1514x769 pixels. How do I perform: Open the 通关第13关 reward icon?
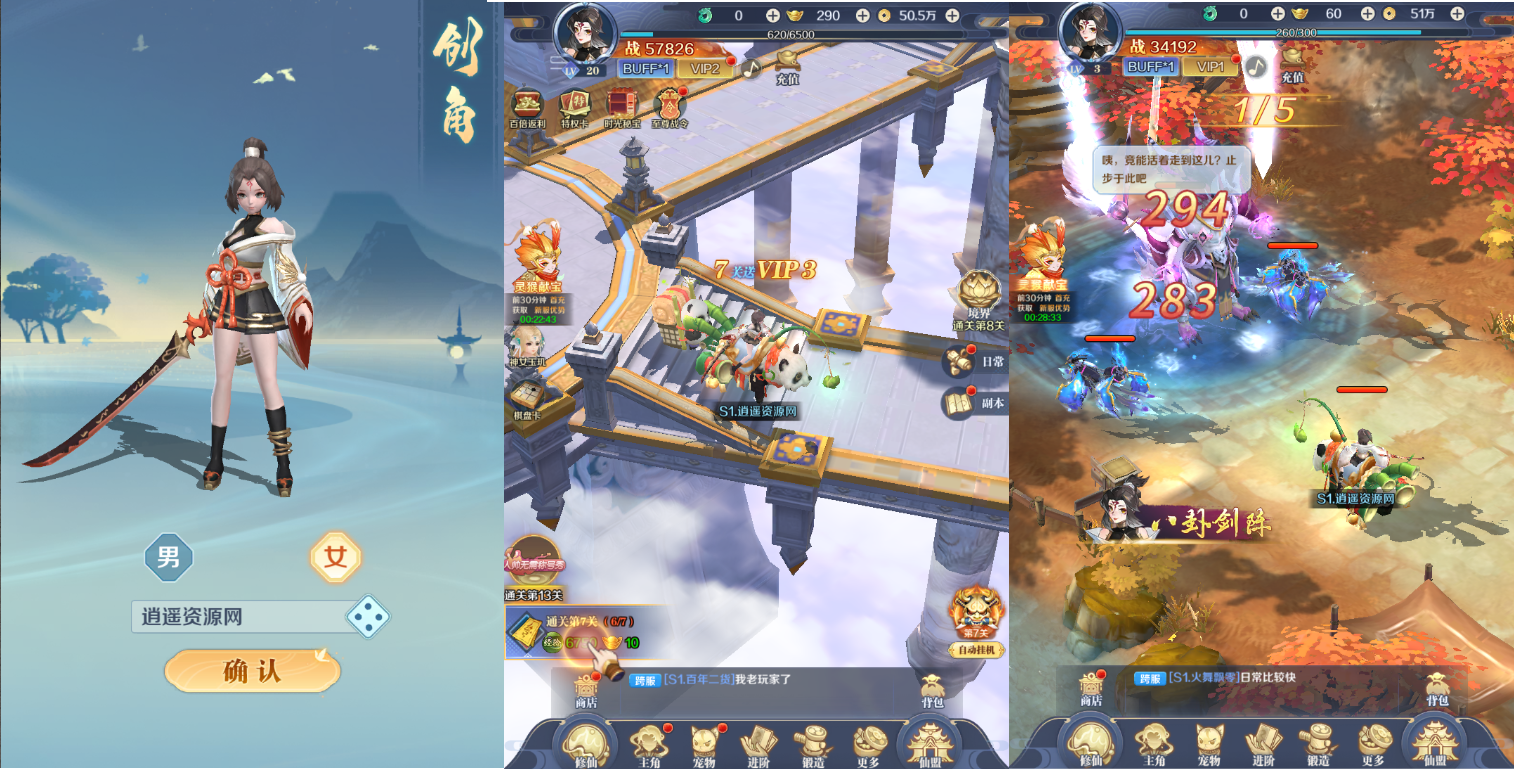(534, 568)
